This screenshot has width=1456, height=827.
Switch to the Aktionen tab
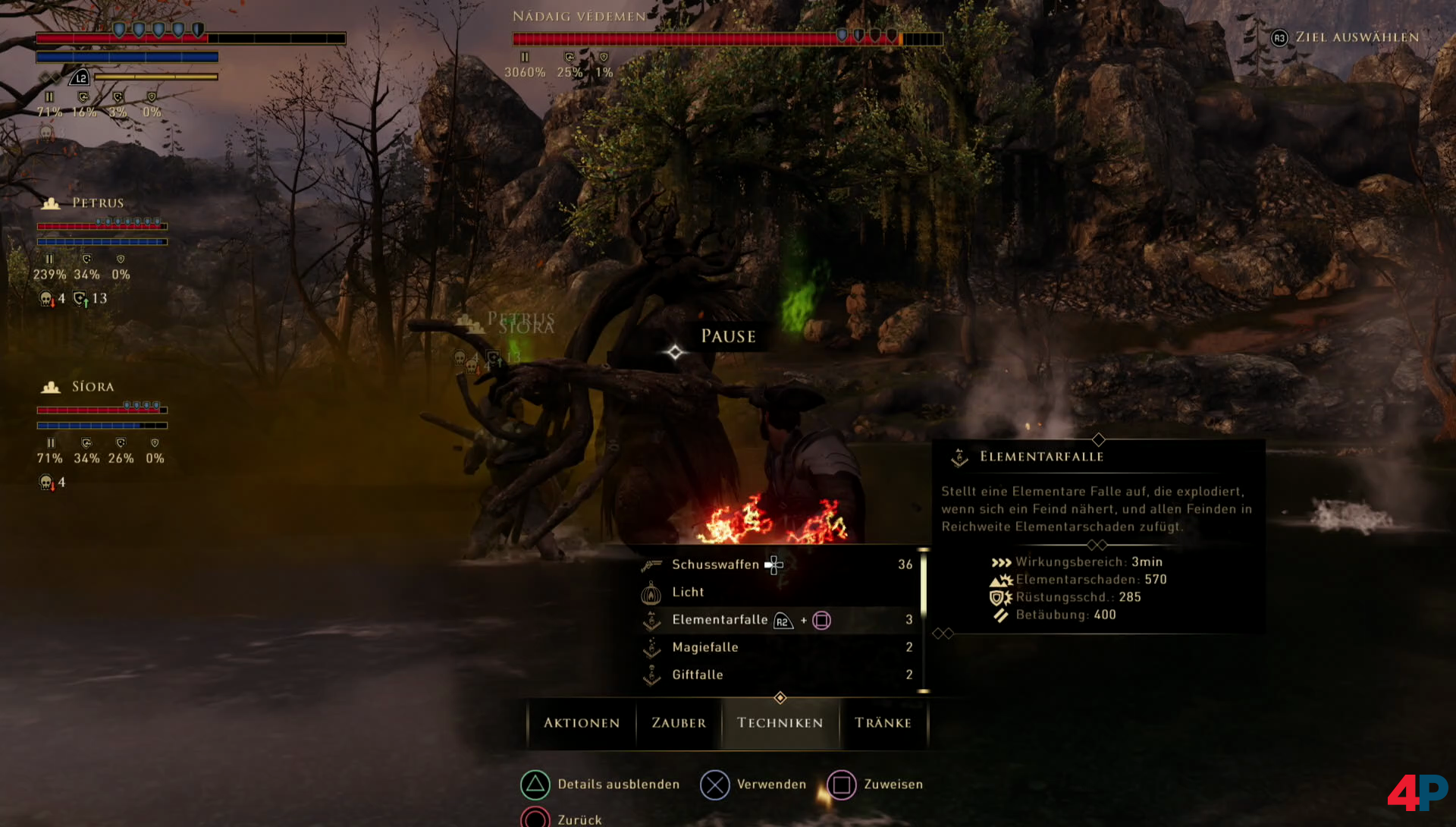[582, 723]
